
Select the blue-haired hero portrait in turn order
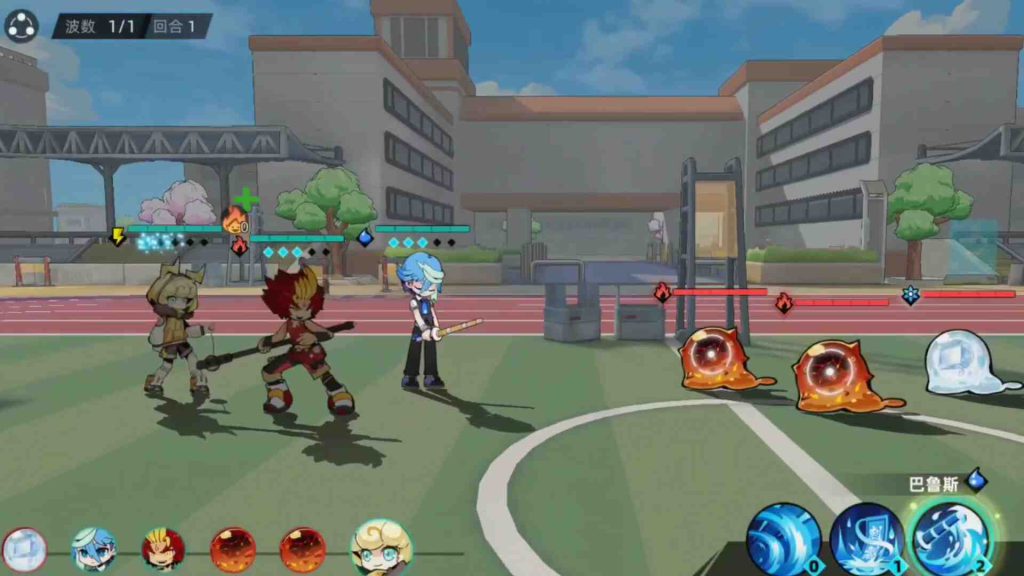[x=94, y=549]
